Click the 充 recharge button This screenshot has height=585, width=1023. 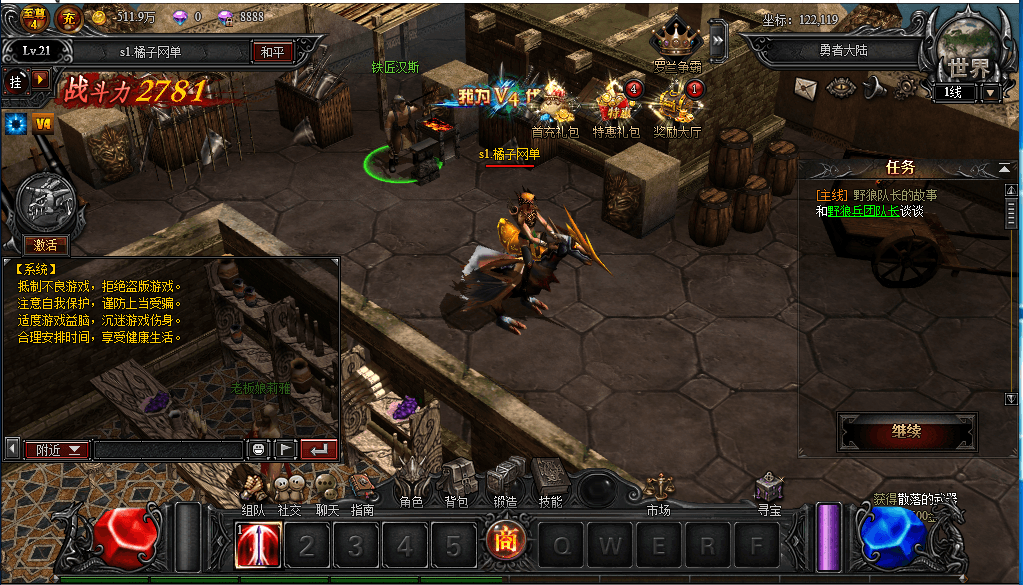[70, 19]
